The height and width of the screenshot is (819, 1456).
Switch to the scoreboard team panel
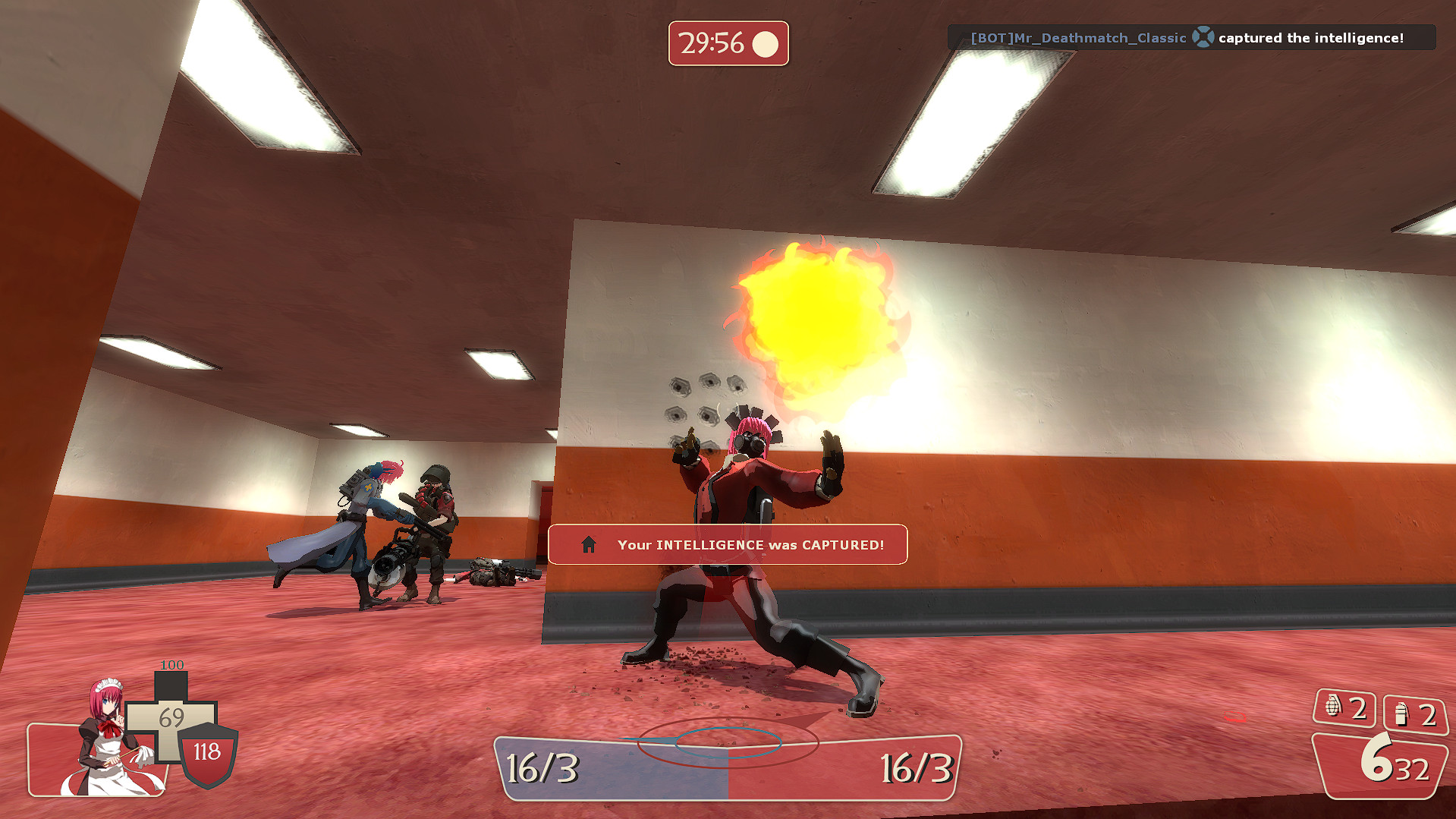click(728, 767)
